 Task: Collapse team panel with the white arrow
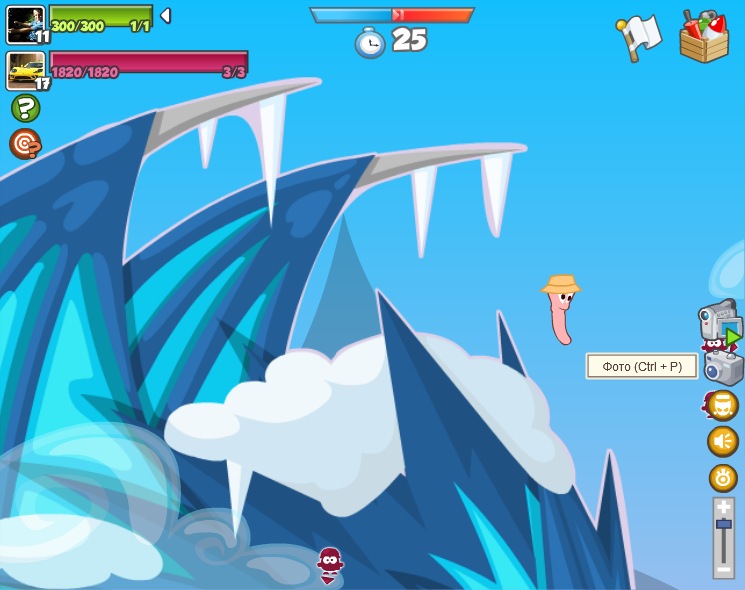(166, 16)
